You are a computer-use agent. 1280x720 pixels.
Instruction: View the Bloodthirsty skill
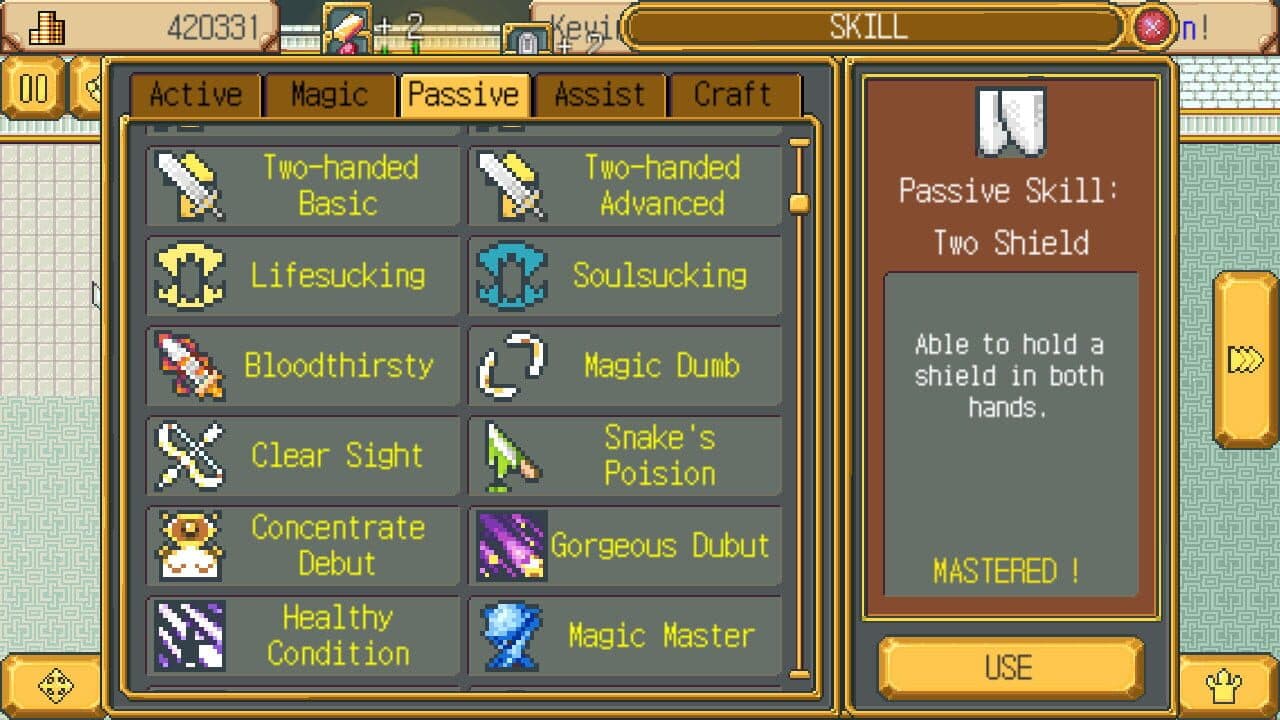(303, 365)
